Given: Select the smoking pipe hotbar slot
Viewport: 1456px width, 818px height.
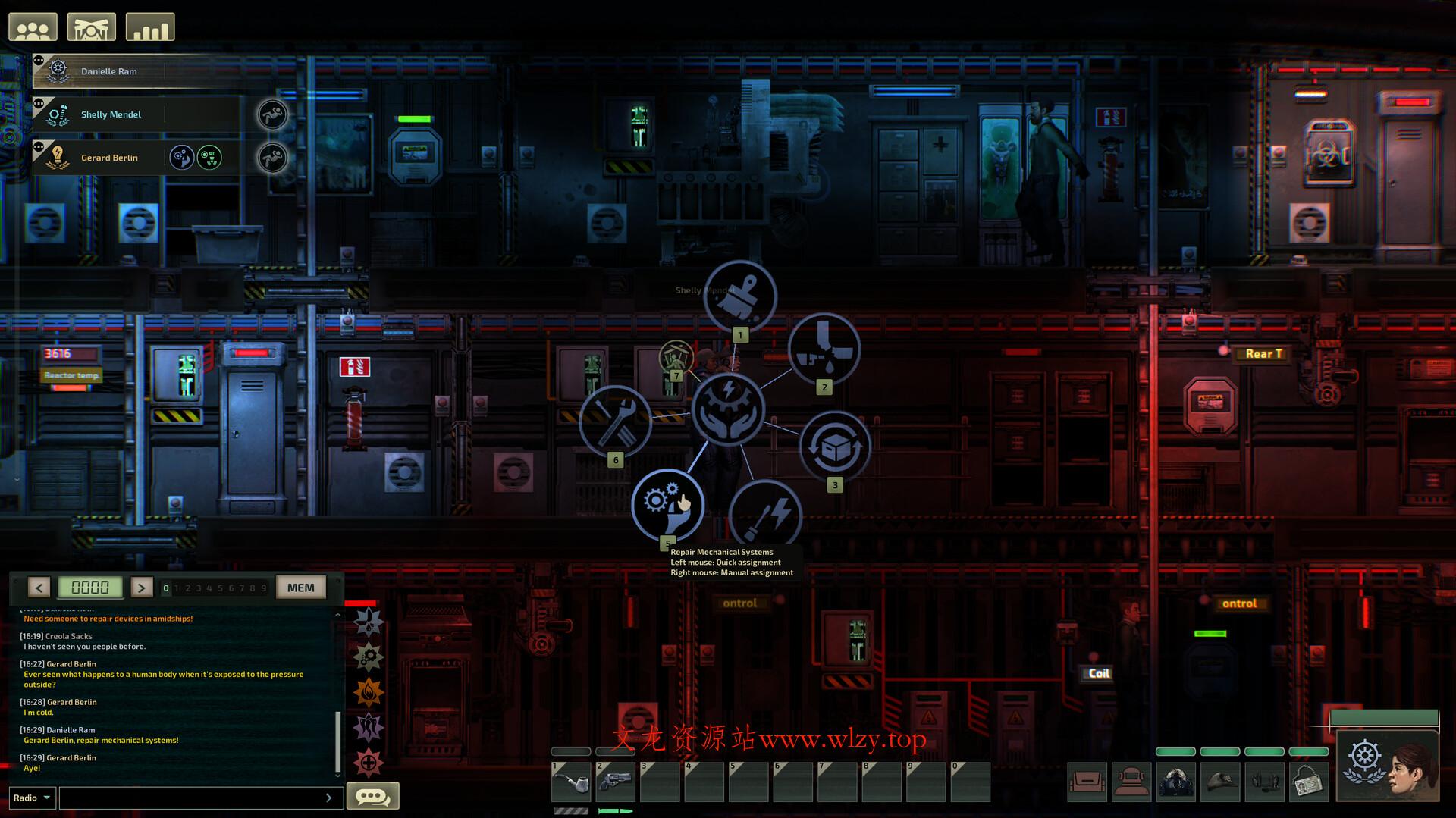Looking at the screenshot, I should (x=571, y=782).
